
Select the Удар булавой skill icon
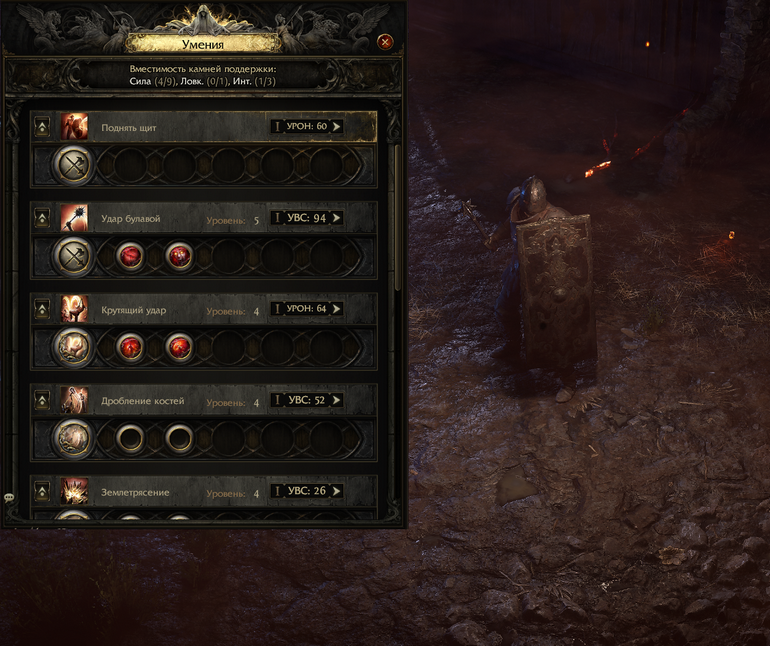[74, 218]
